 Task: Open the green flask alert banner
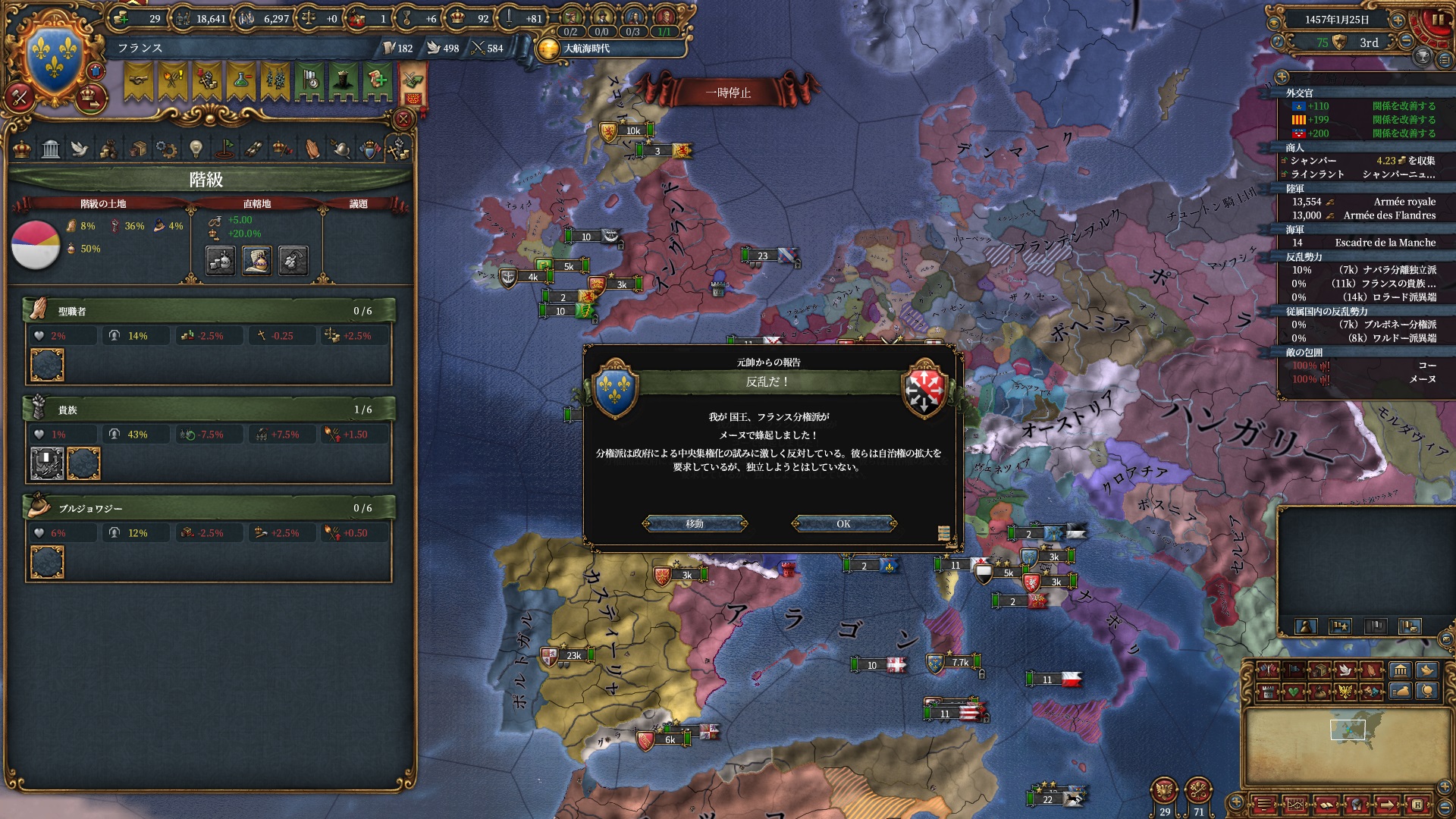[x=240, y=81]
